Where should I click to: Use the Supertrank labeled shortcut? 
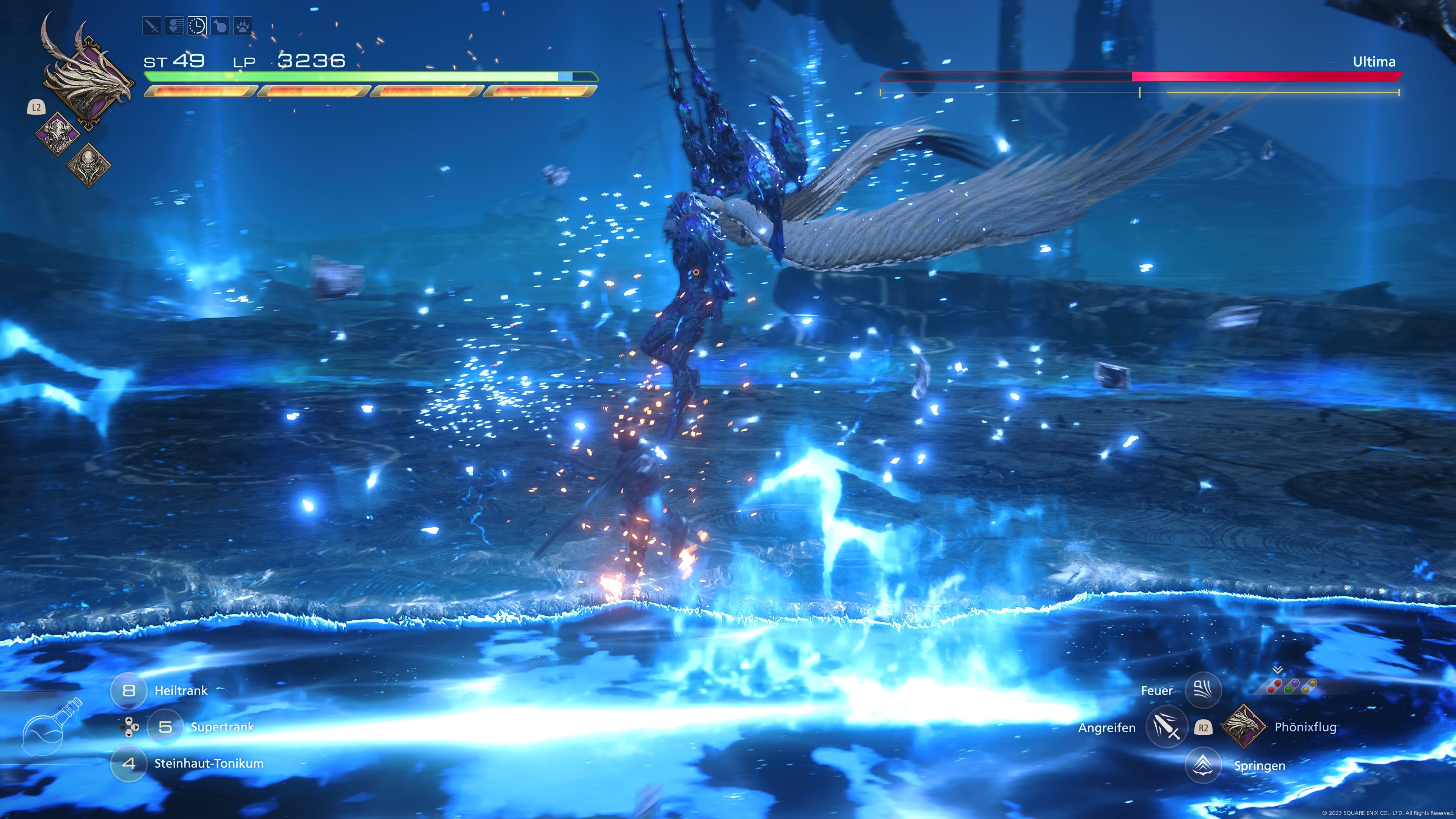coord(165,728)
